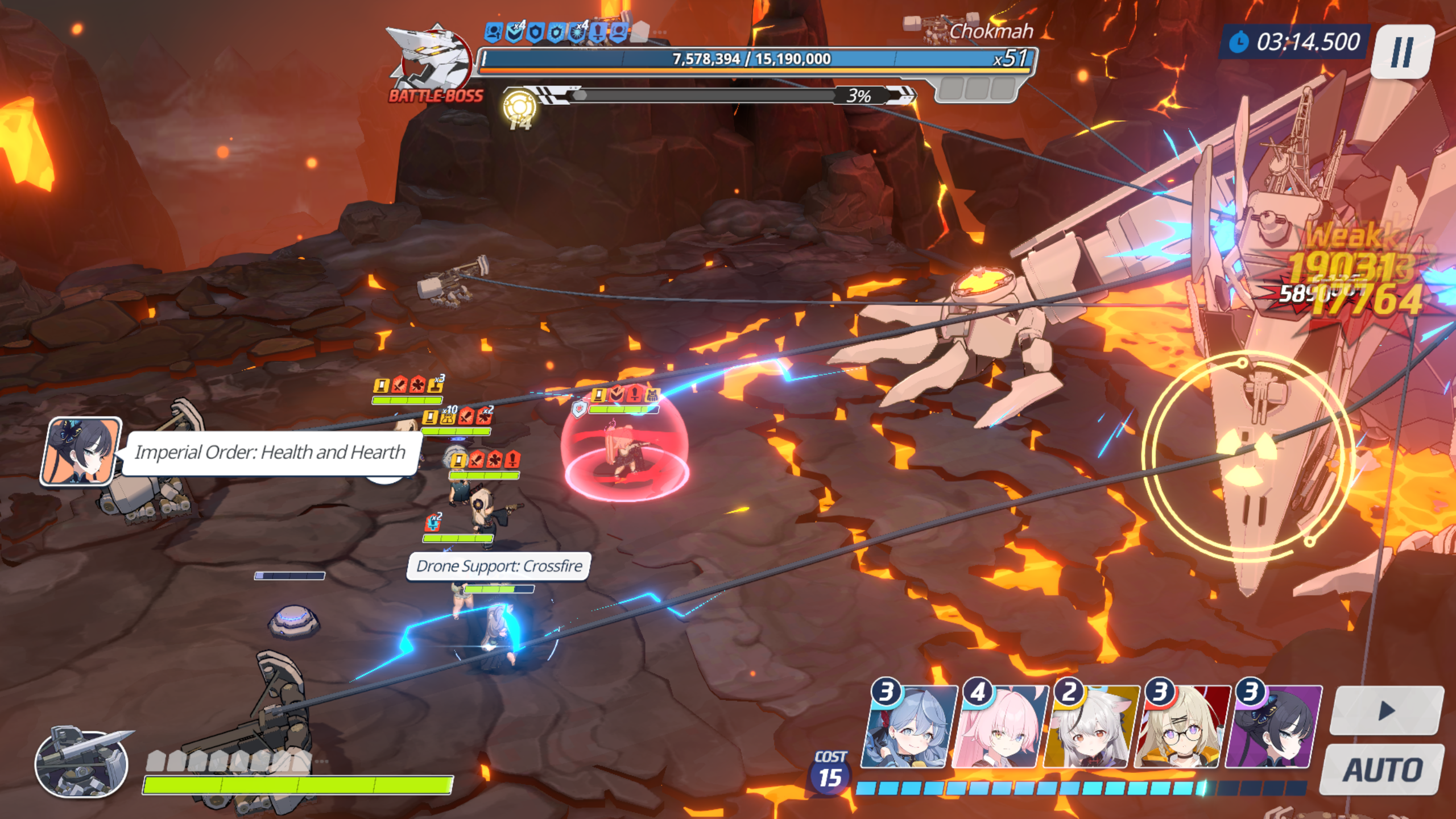1456x819 pixels.
Task: Pause the battle
Action: pos(1402,51)
